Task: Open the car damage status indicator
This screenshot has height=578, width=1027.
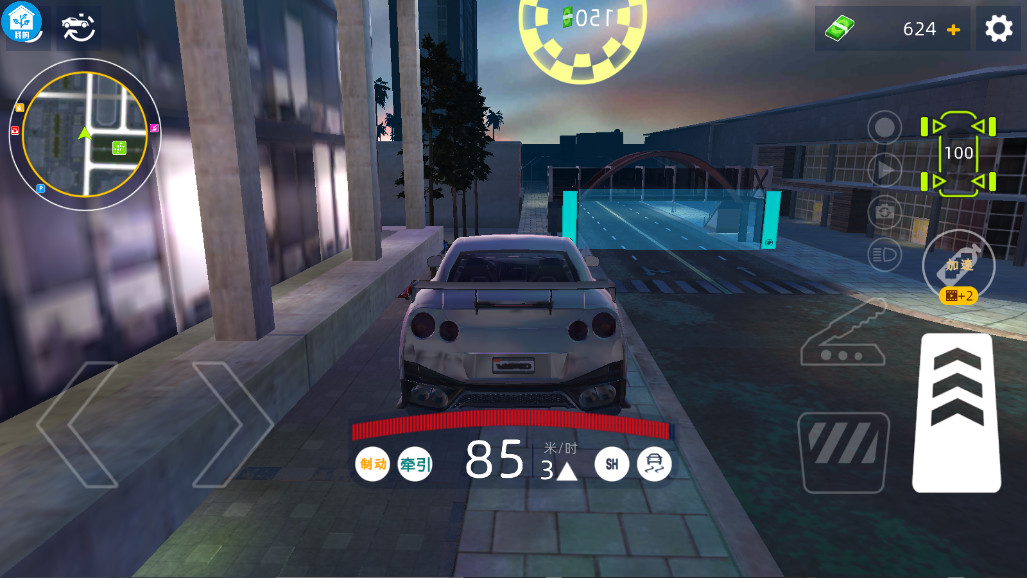Action: 958,153
